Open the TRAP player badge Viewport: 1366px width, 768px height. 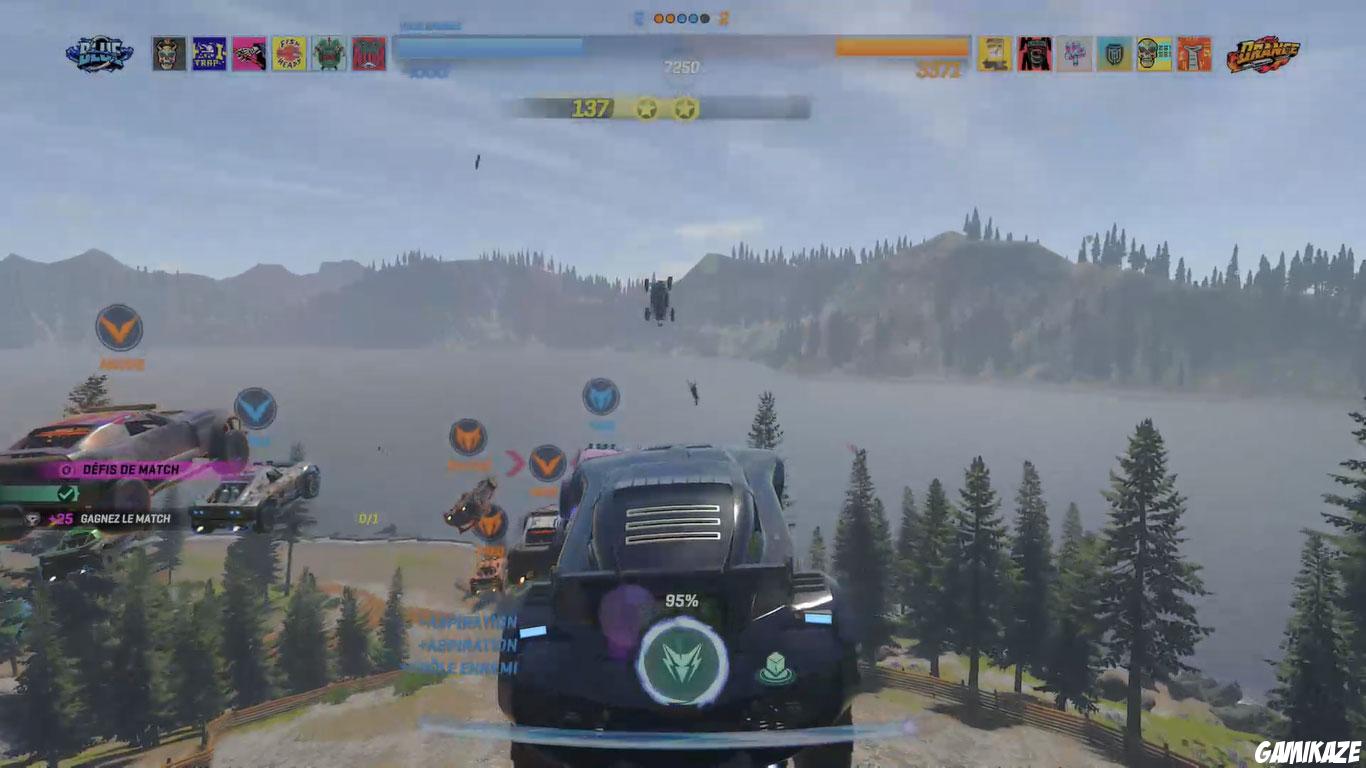click(x=209, y=52)
